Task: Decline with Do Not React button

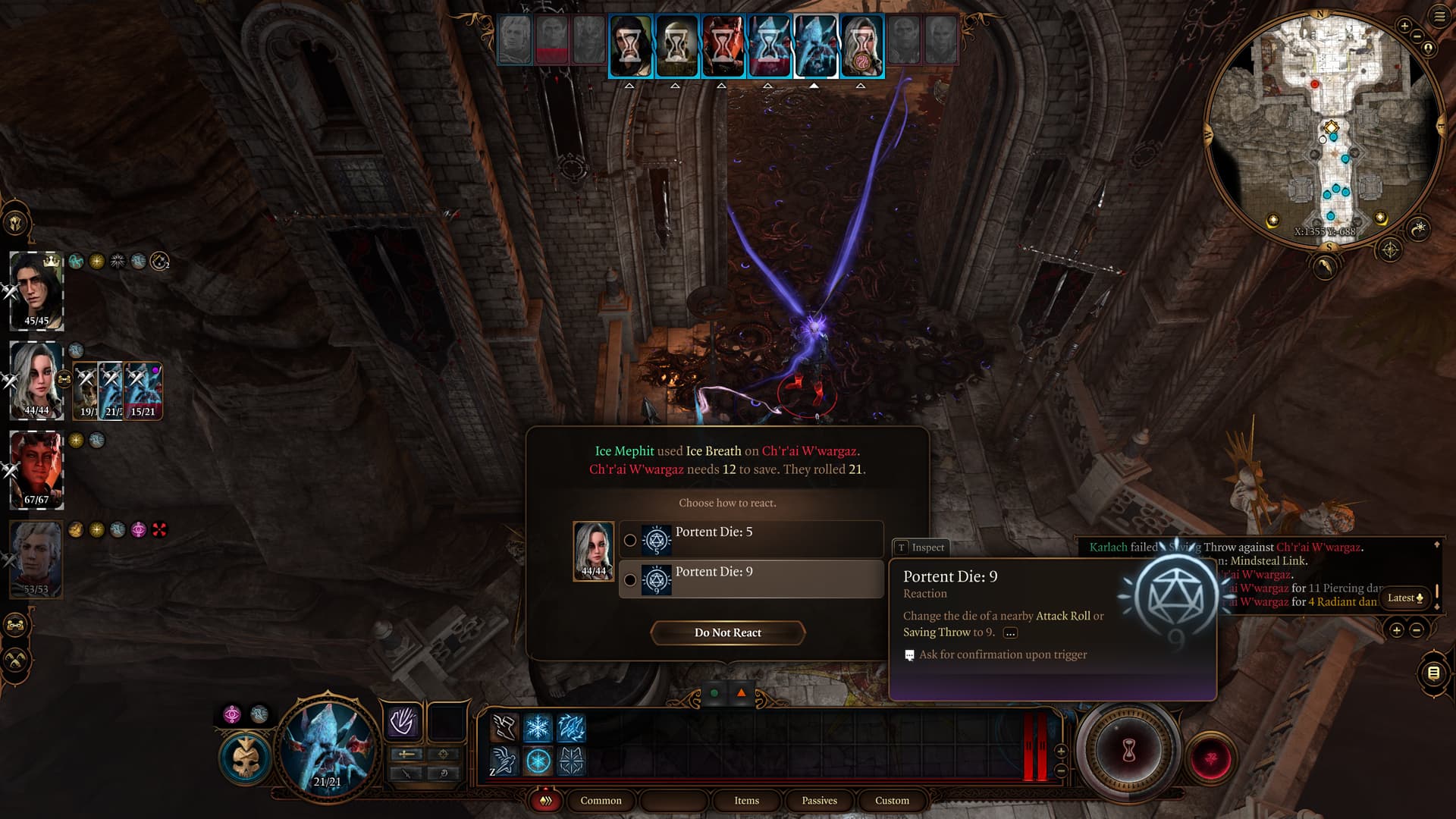Action: (x=727, y=632)
